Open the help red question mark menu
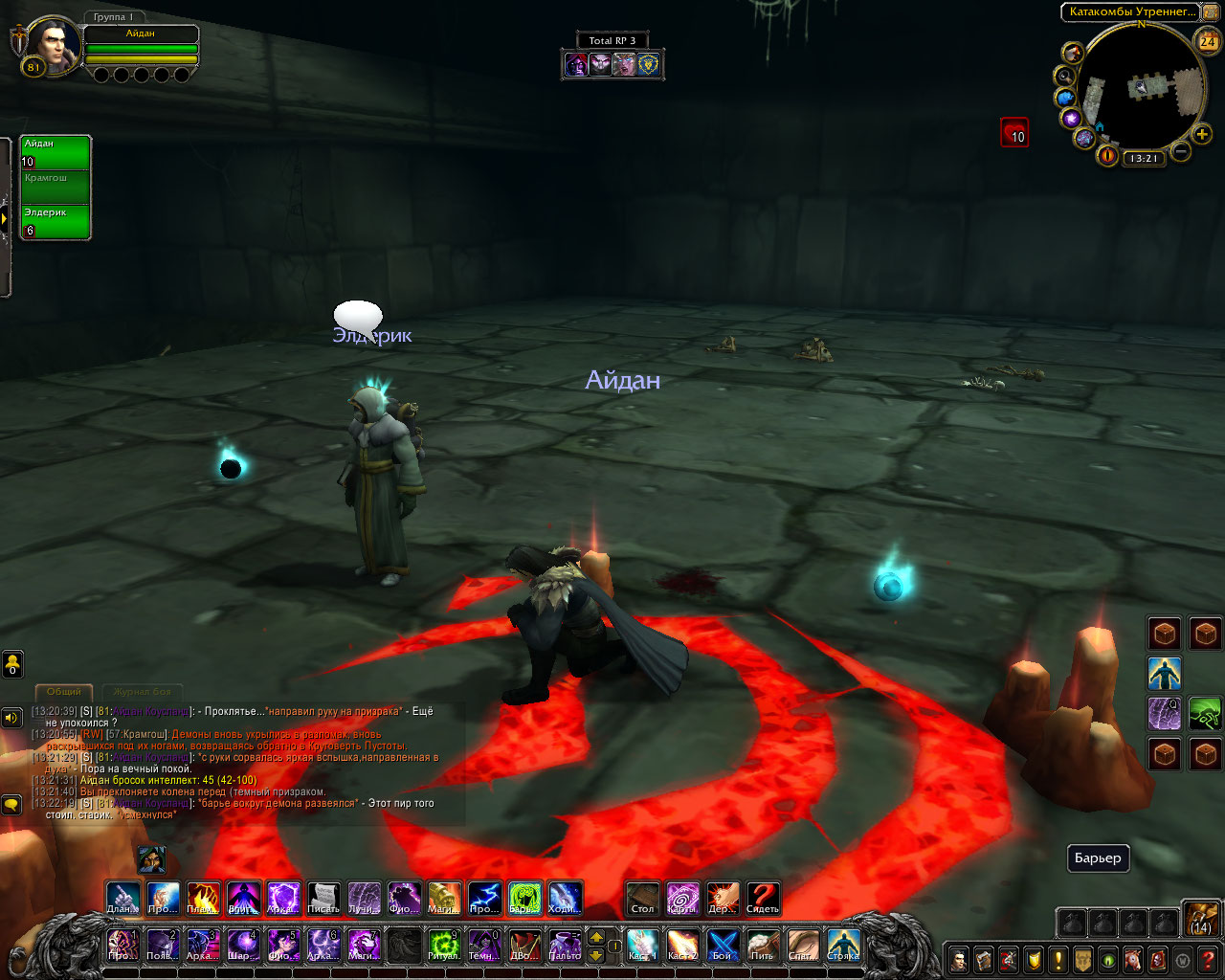This screenshot has width=1225, height=980. (x=1208, y=959)
